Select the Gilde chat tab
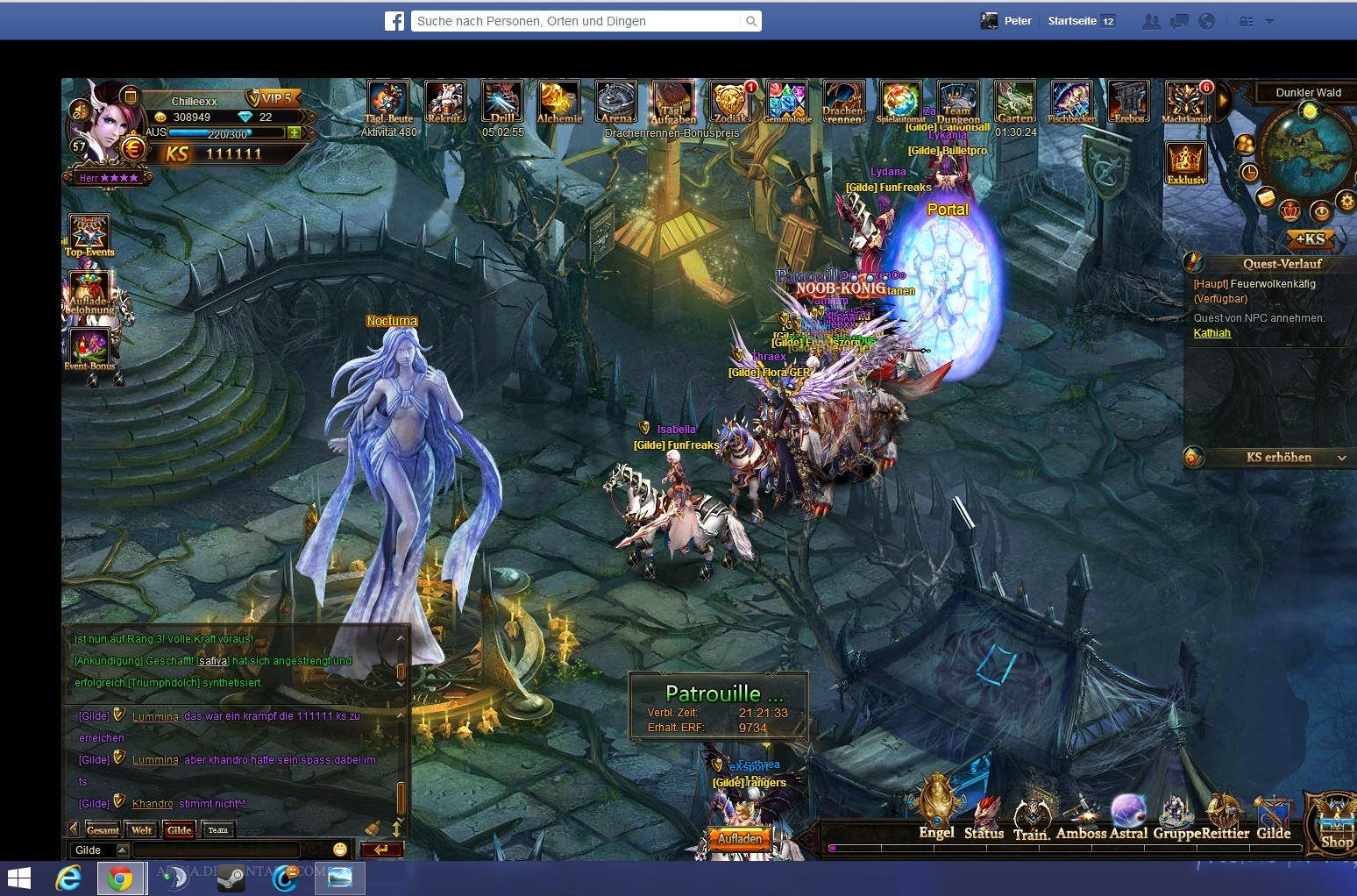 click(x=179, y=830)
